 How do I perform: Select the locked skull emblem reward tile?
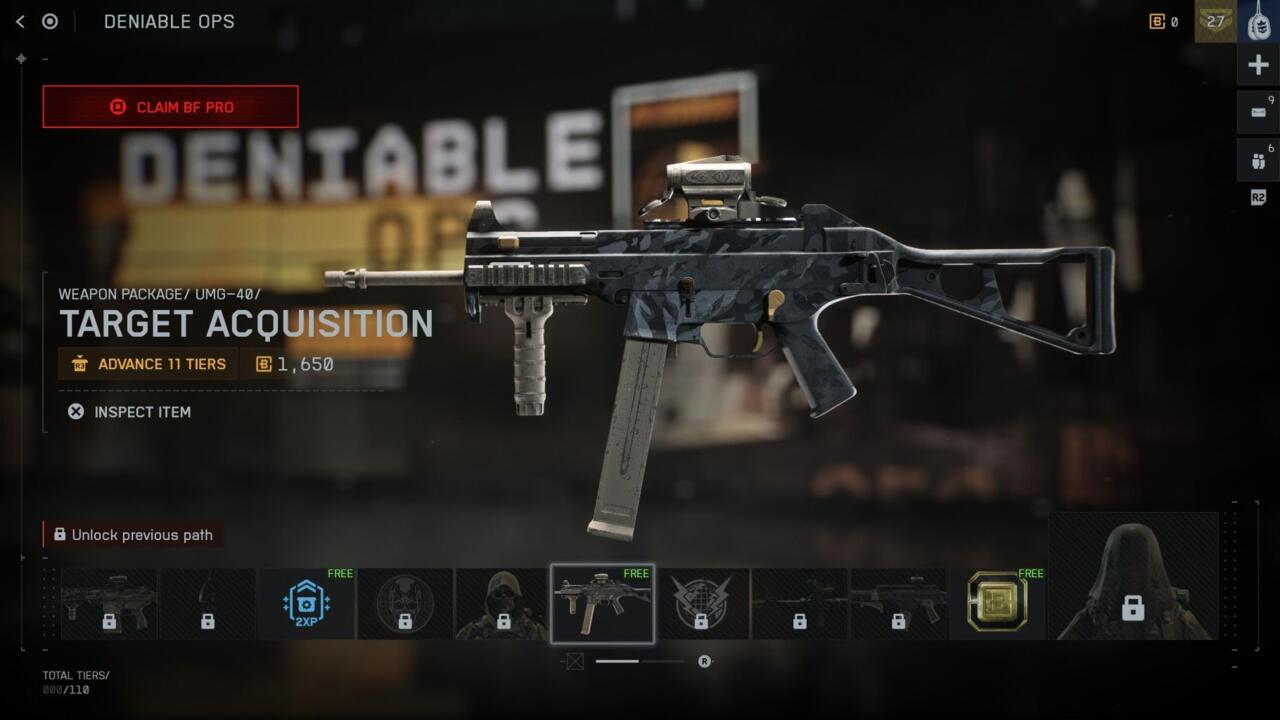pyautogui.click(x=405, y=604)
